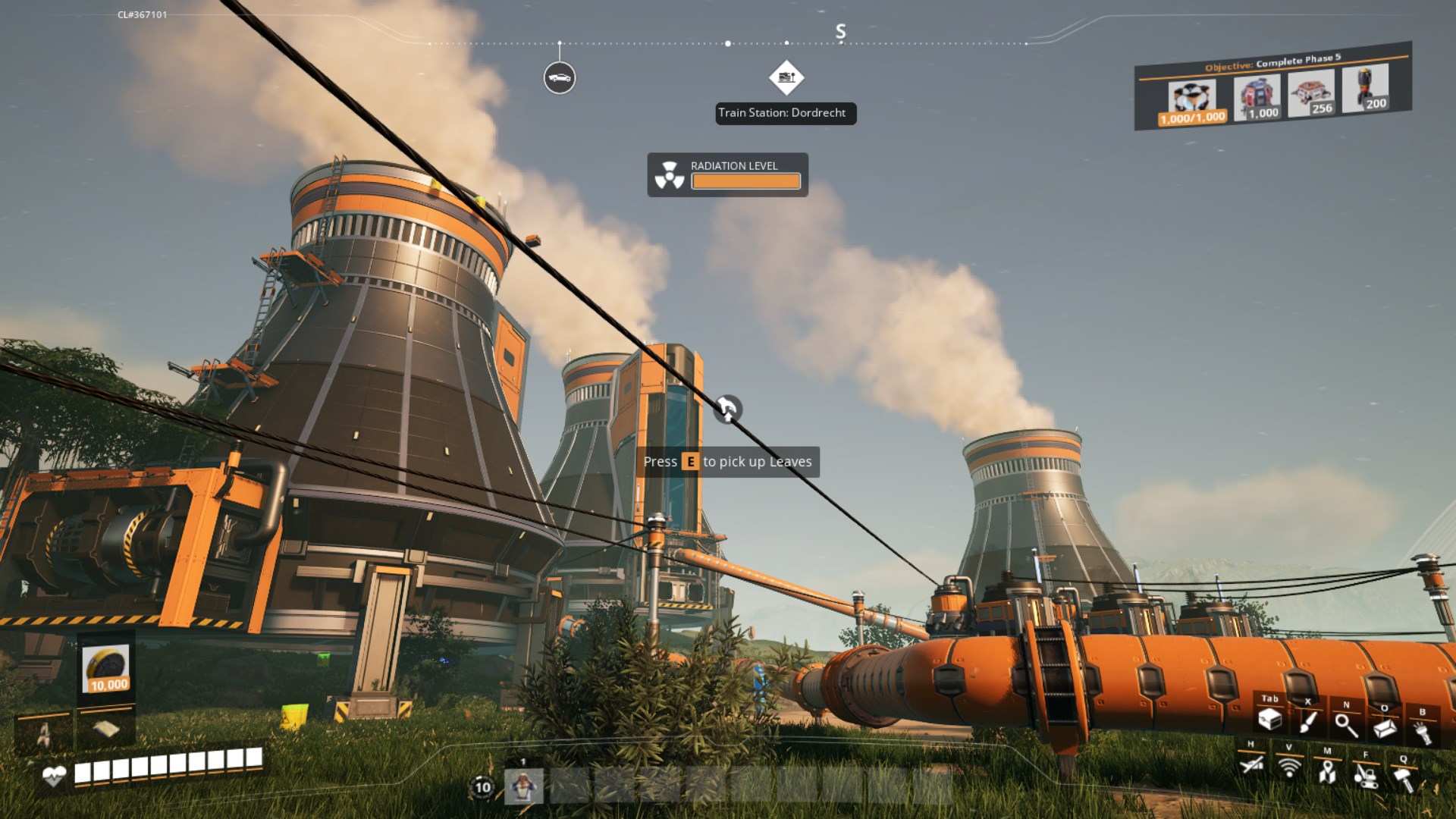Select the first hotbar slot with figure
This screenshot has width=1456, height=819.
point(523,786)
